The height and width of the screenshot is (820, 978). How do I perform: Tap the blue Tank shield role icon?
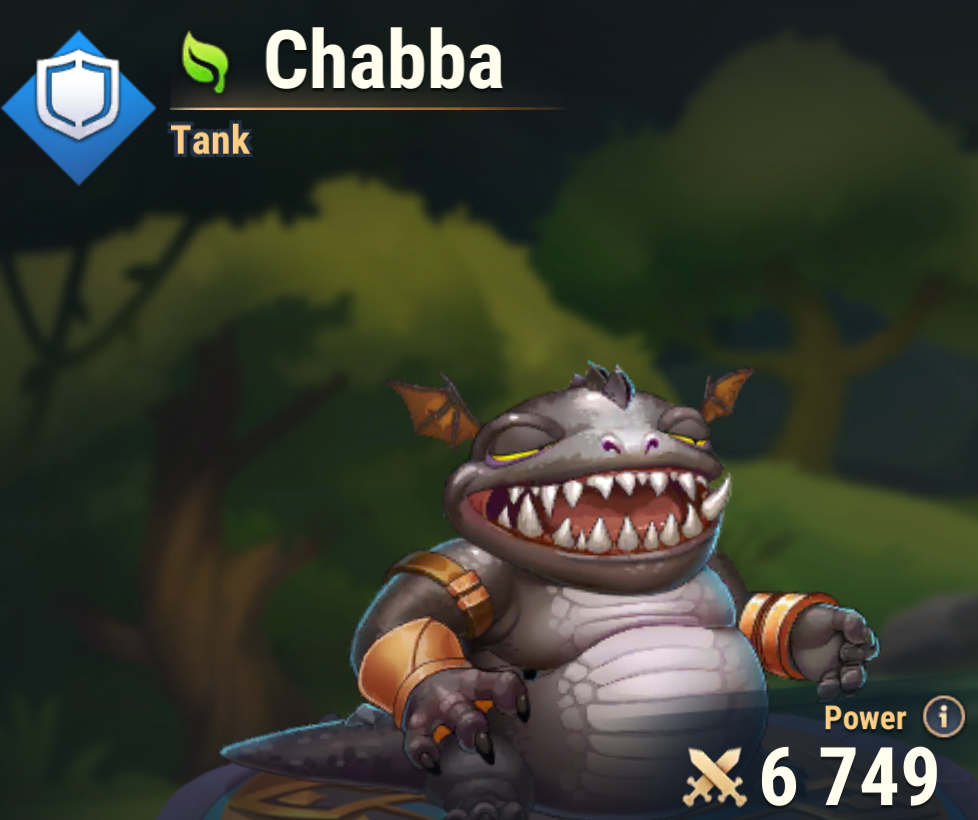[x=78, y=106]
